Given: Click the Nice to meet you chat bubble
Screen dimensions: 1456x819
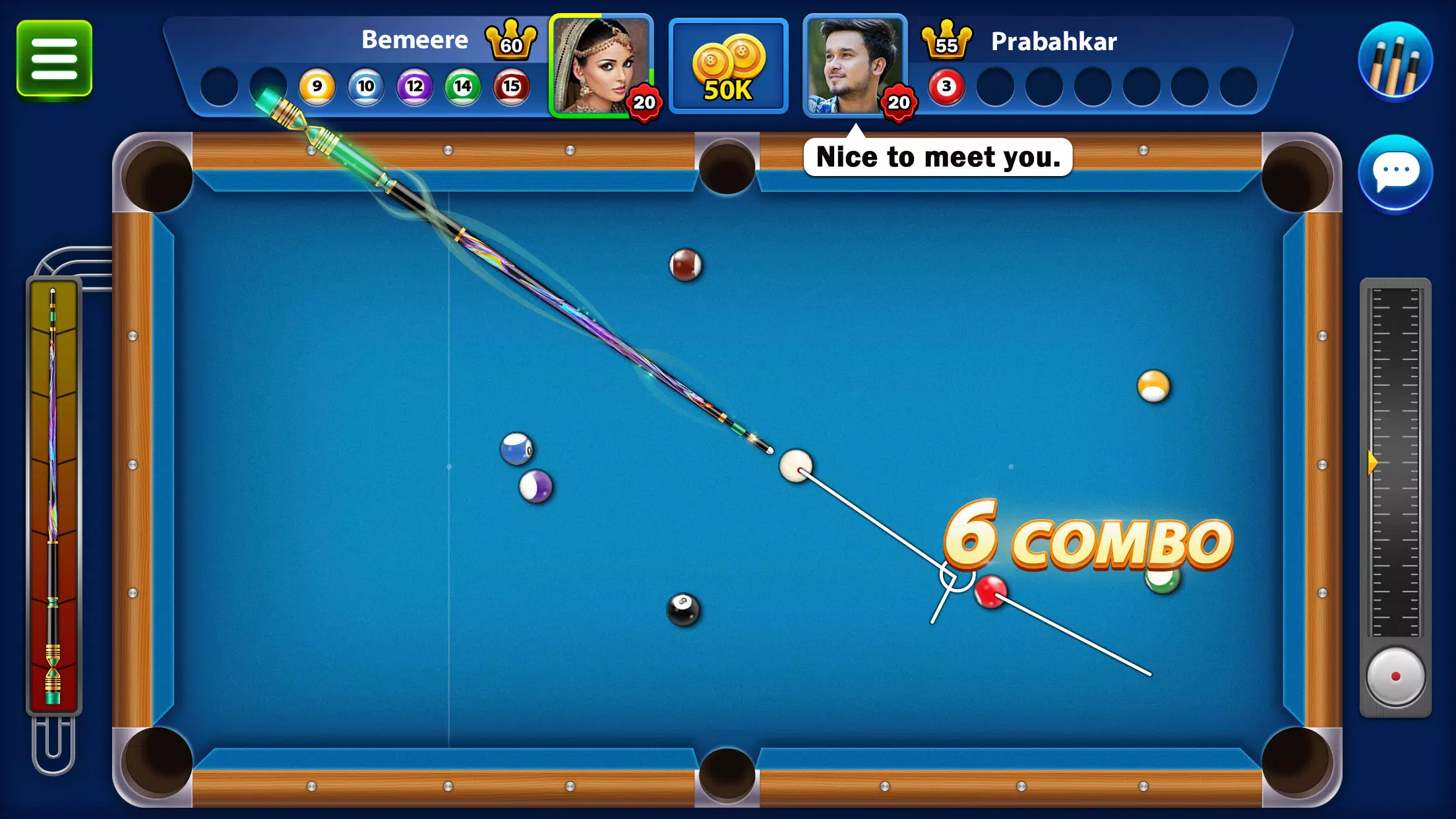Looking at the screenshot, I should (x=937, y=158).
